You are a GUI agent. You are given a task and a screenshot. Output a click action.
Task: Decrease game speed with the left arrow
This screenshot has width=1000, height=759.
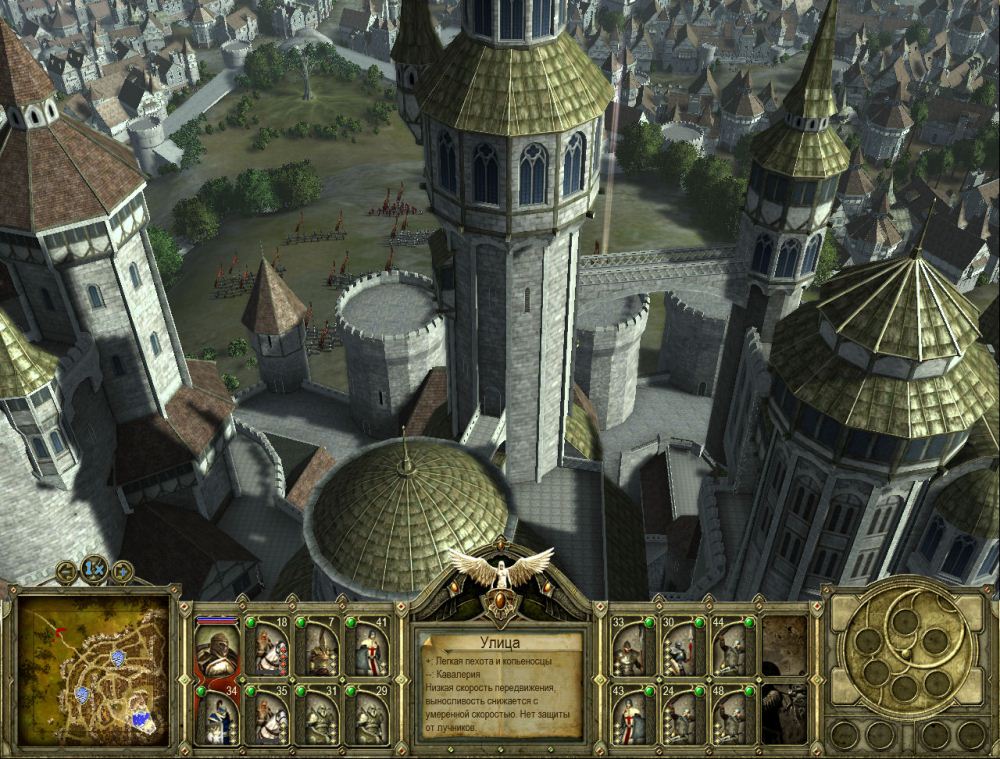[67, 572]
